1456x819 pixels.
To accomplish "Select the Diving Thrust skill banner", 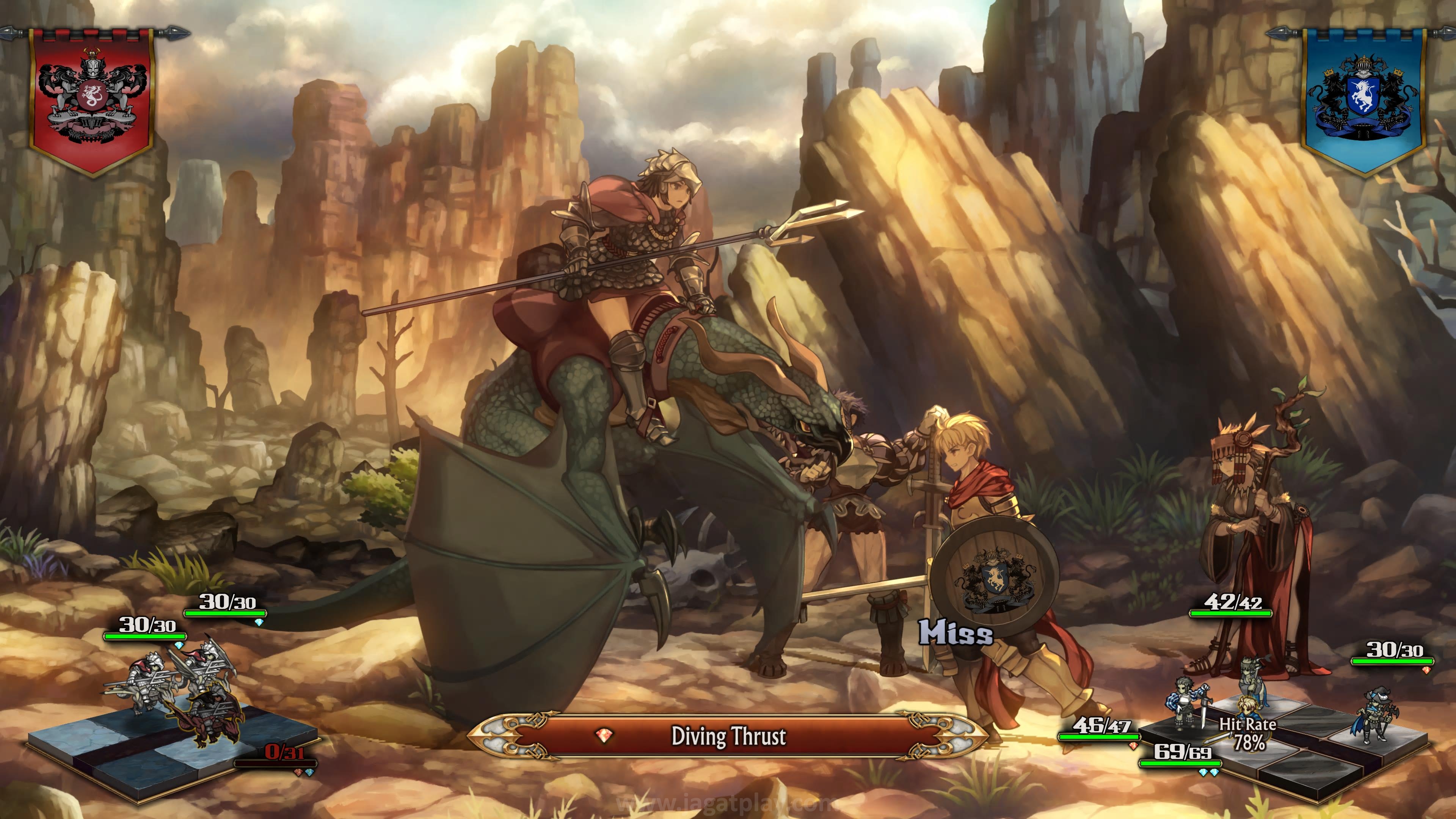I will (728, 736).
